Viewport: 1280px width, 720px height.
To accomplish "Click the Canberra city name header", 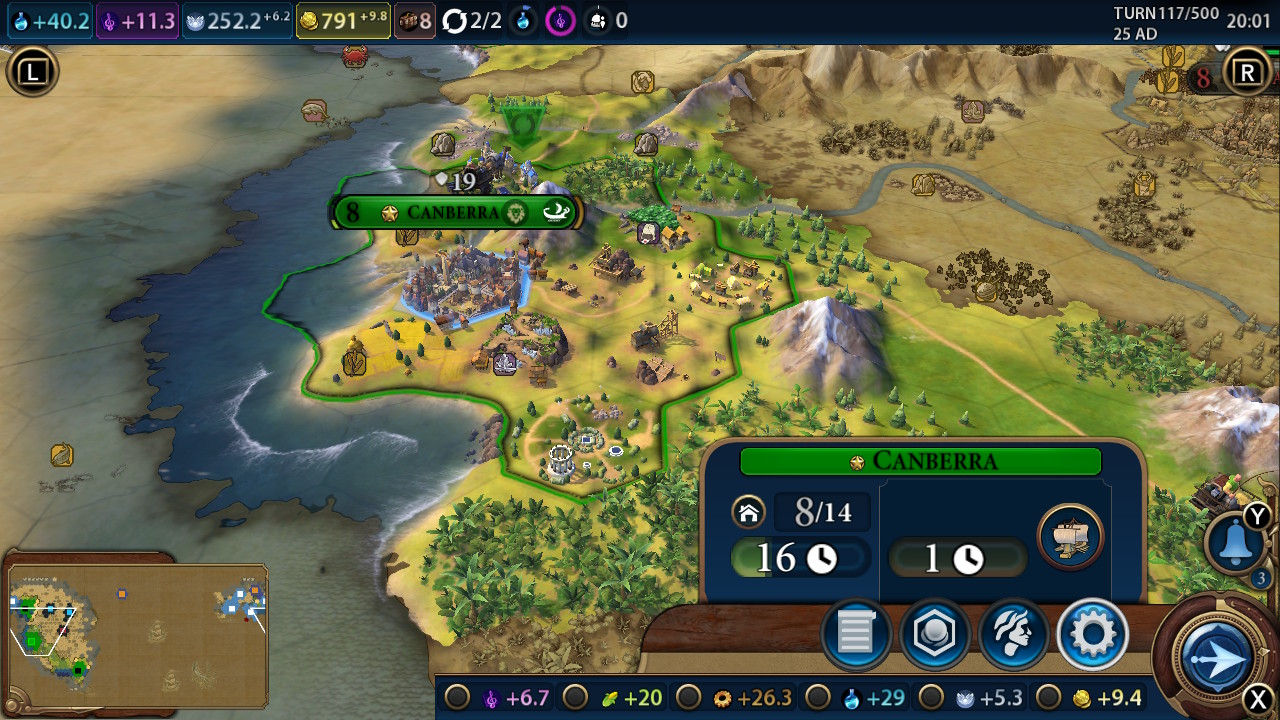I will [x=920, y=461].
